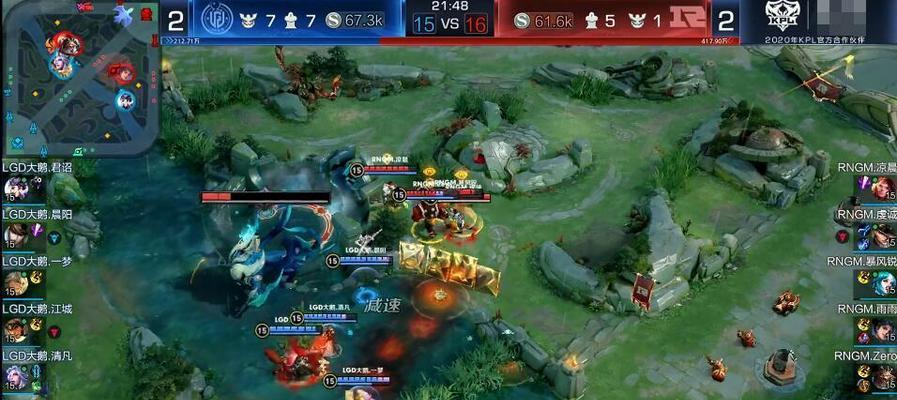Select LGD大鹅.晨阳's hero portrait
The width and height of the screenshot is (897, 400).
point(15,235)
